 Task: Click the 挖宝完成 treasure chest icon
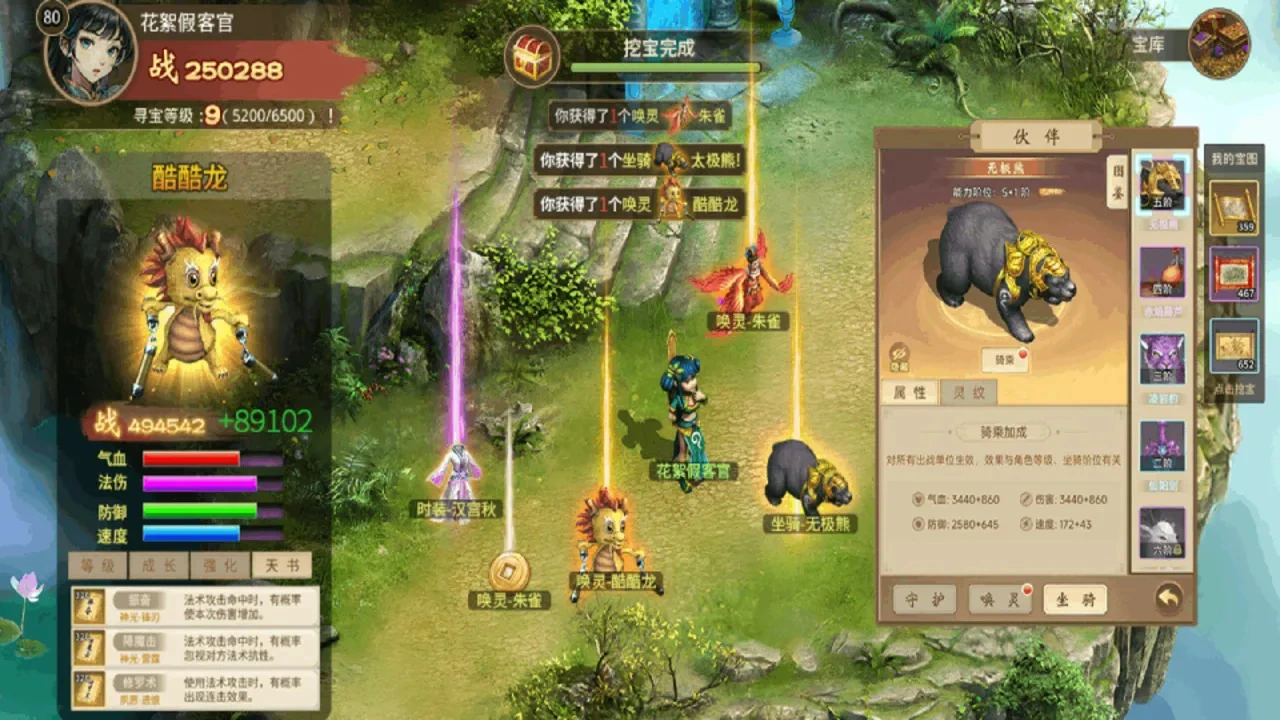[x=531, y=56]
